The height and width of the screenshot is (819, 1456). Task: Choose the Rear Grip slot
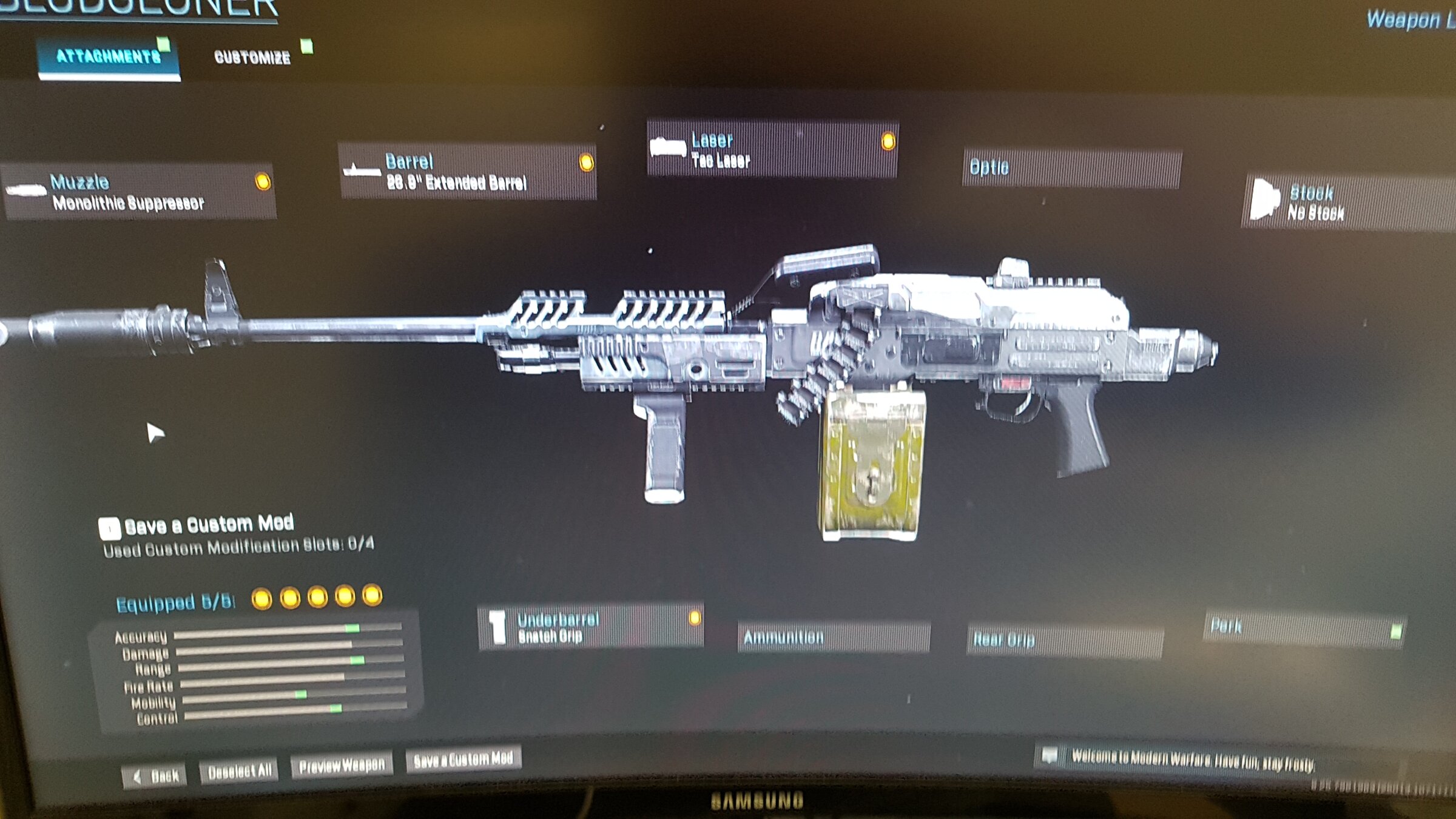coord(1065,640)
